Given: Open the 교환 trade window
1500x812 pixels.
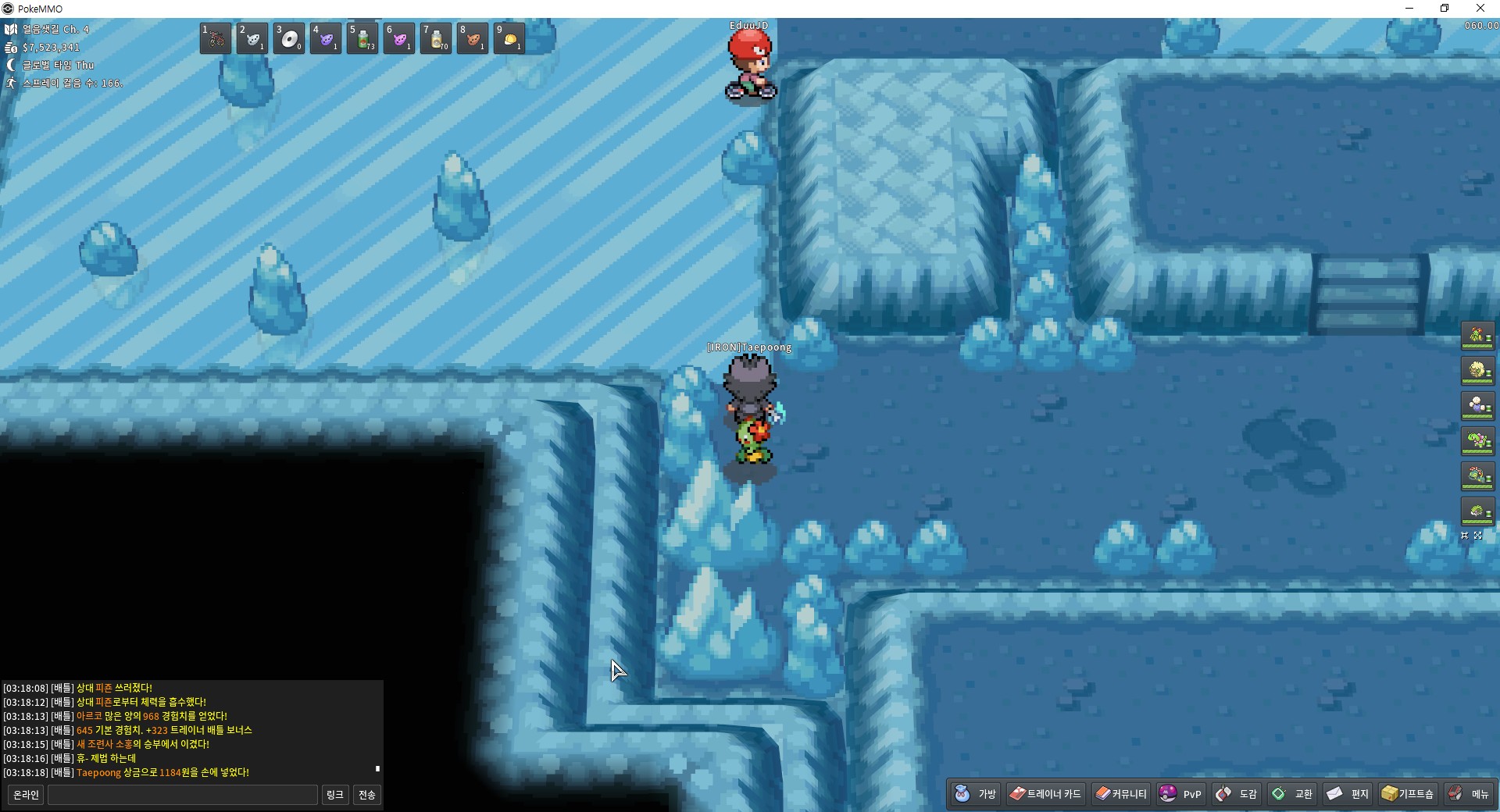Looking at the screenshot, I should click(1293, 794).
